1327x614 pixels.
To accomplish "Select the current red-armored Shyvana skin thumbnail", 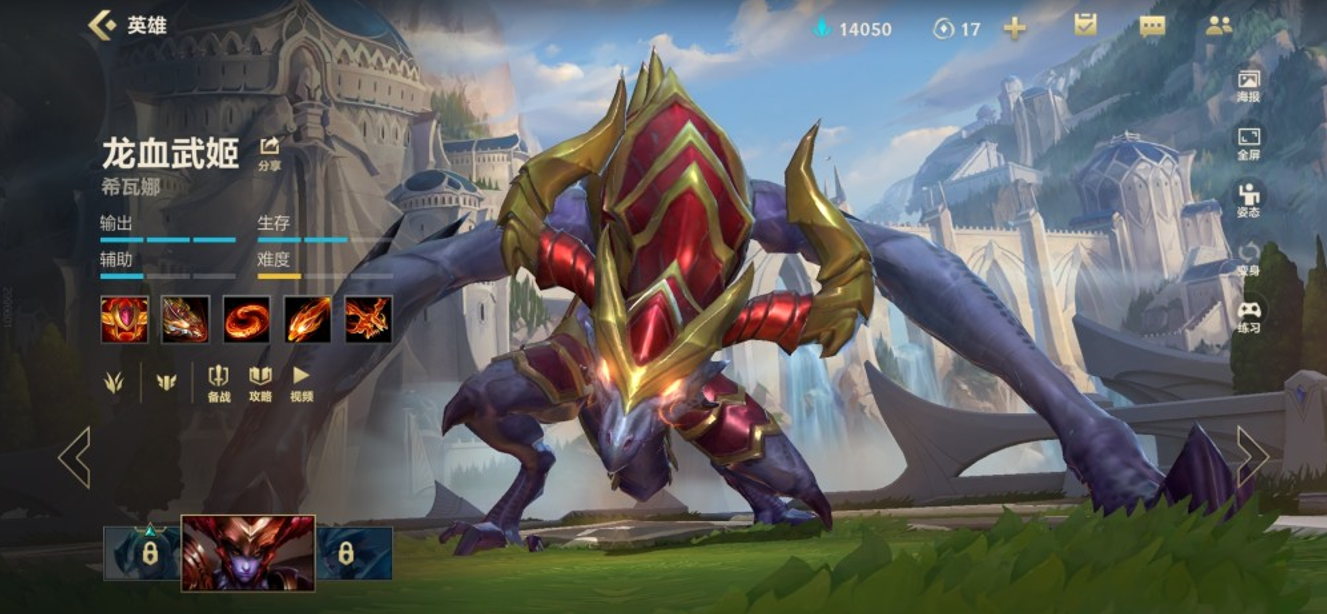I will point(248,553).
